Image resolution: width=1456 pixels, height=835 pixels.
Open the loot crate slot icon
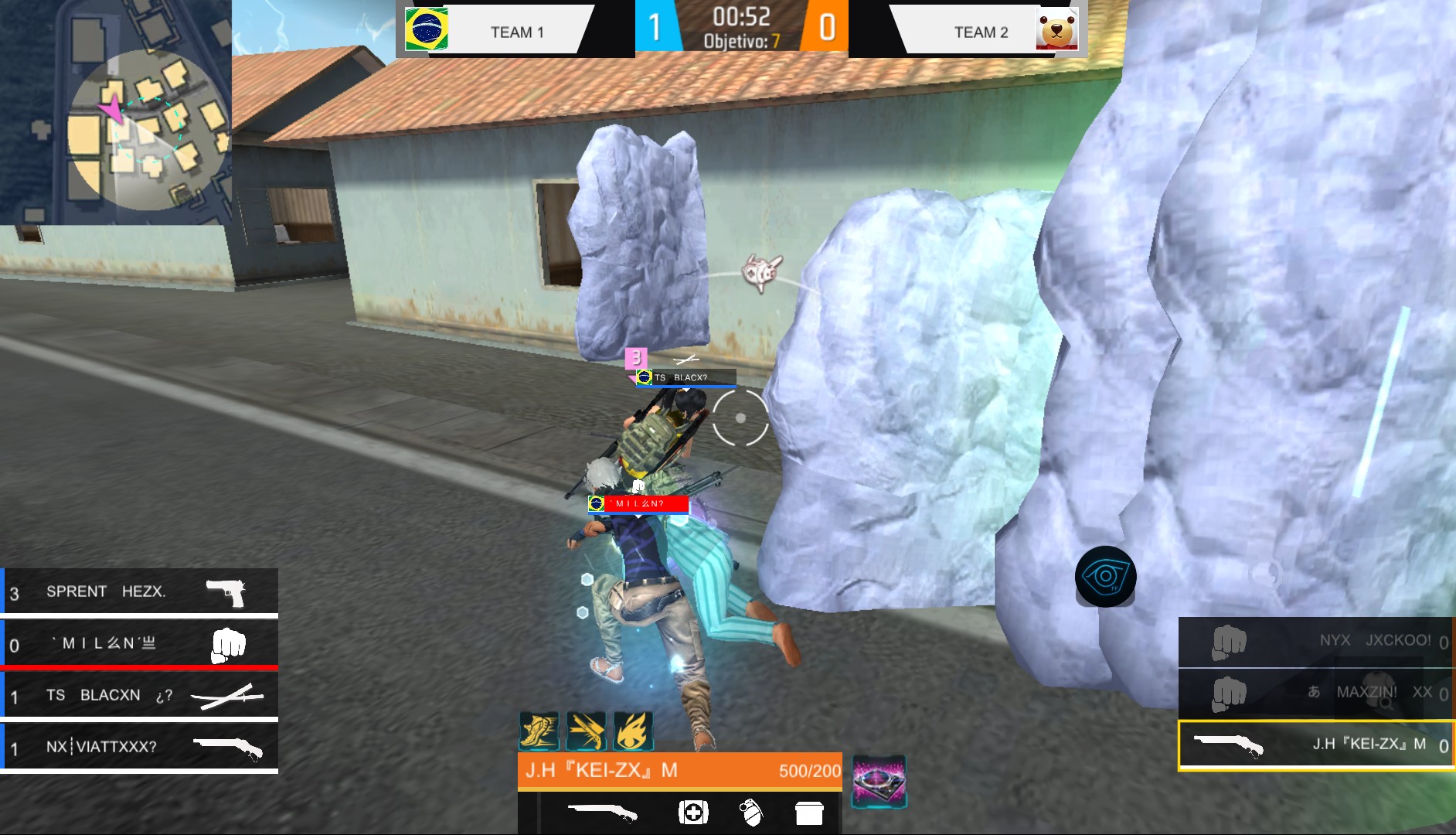(809, 813)
